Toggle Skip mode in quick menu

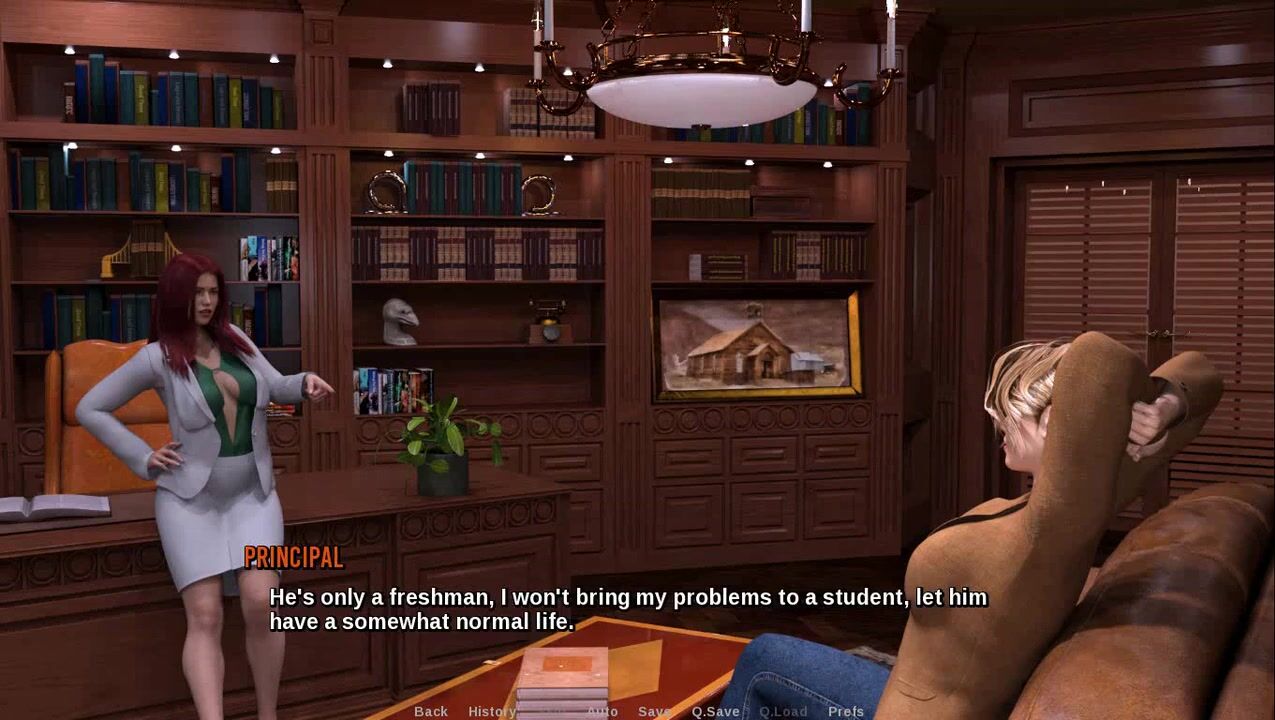pyautogui.click(x=552, y=711)
